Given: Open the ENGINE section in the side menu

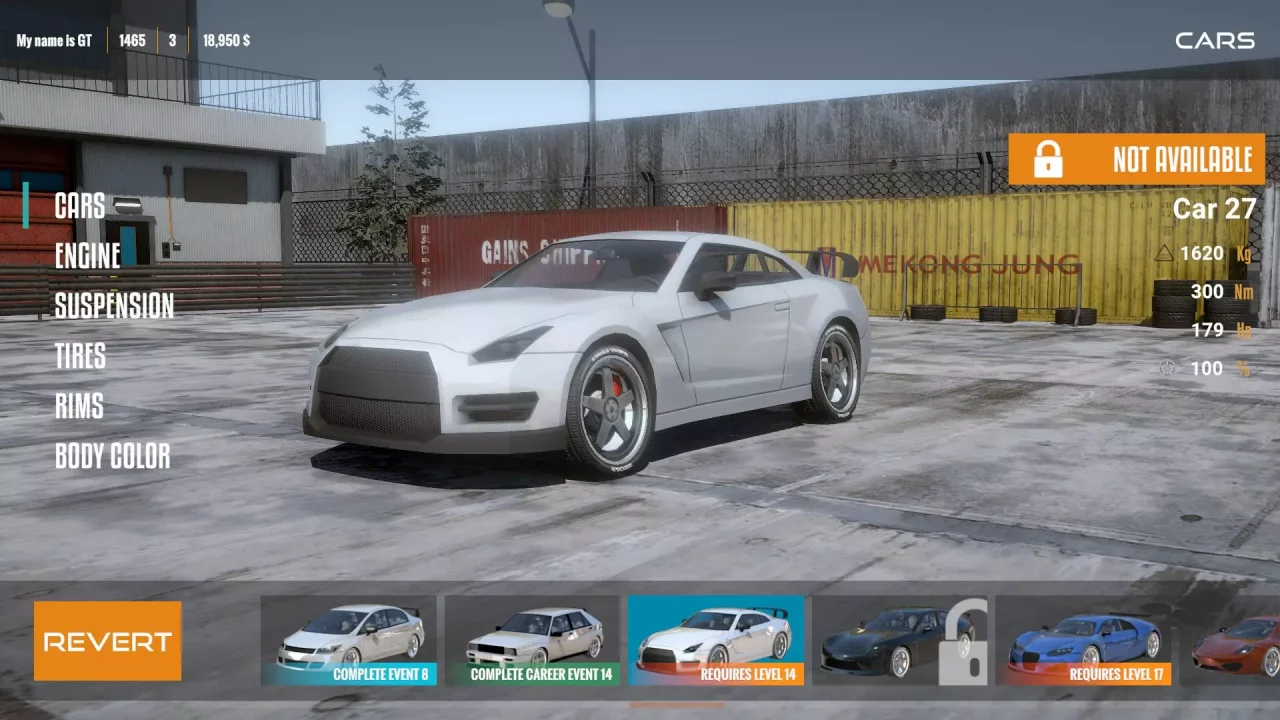Looking at the screenshot, I should [88, 257].
